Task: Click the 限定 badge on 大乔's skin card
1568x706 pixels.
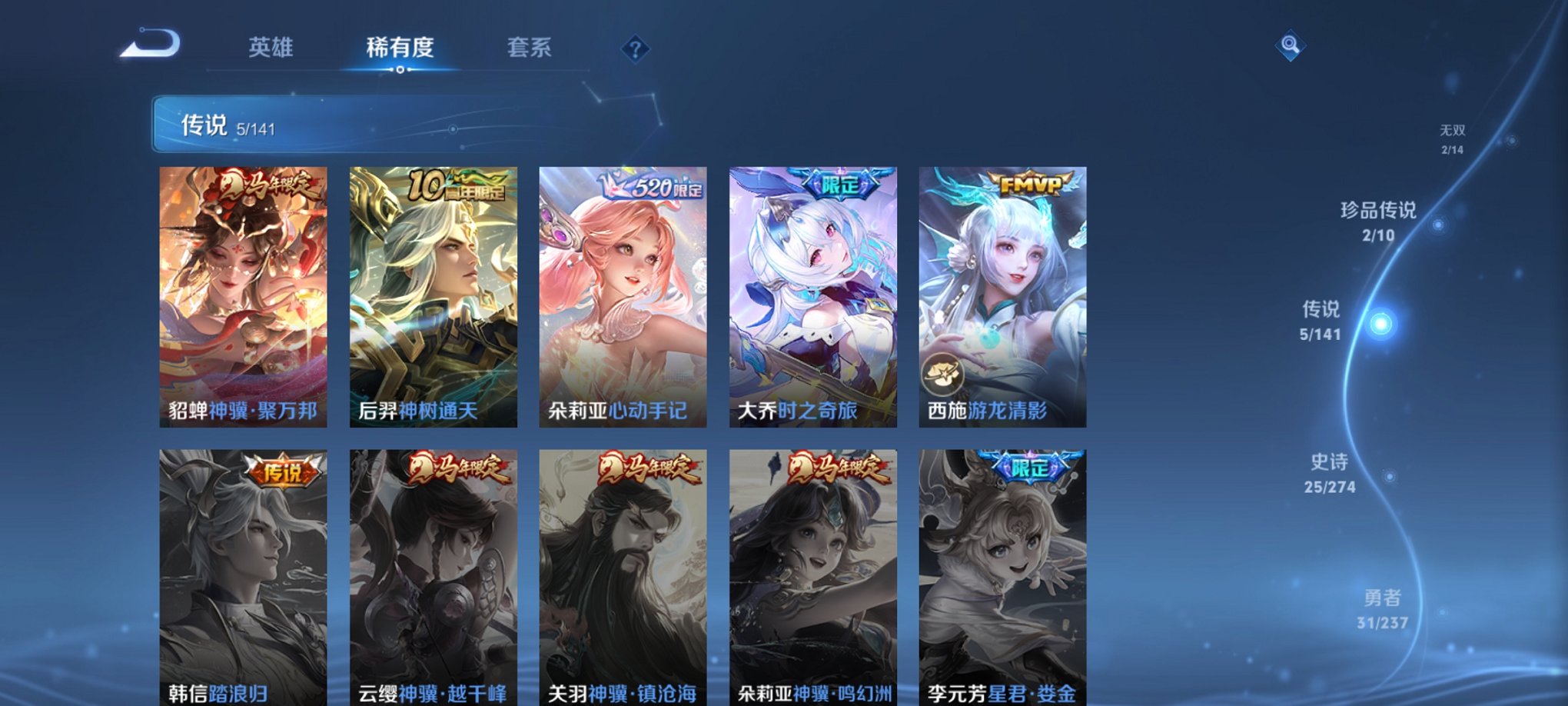Action: coord(839,181)
